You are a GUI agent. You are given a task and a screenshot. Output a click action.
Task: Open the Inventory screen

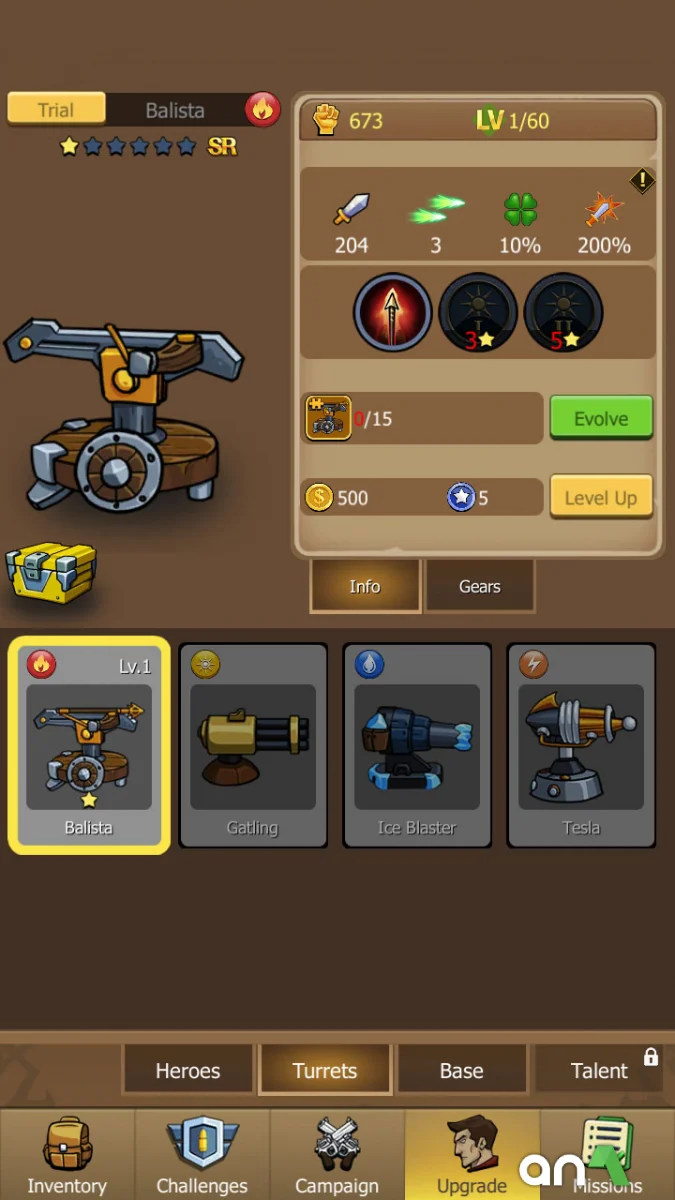pyautogui.click(x=67, y=1155)
